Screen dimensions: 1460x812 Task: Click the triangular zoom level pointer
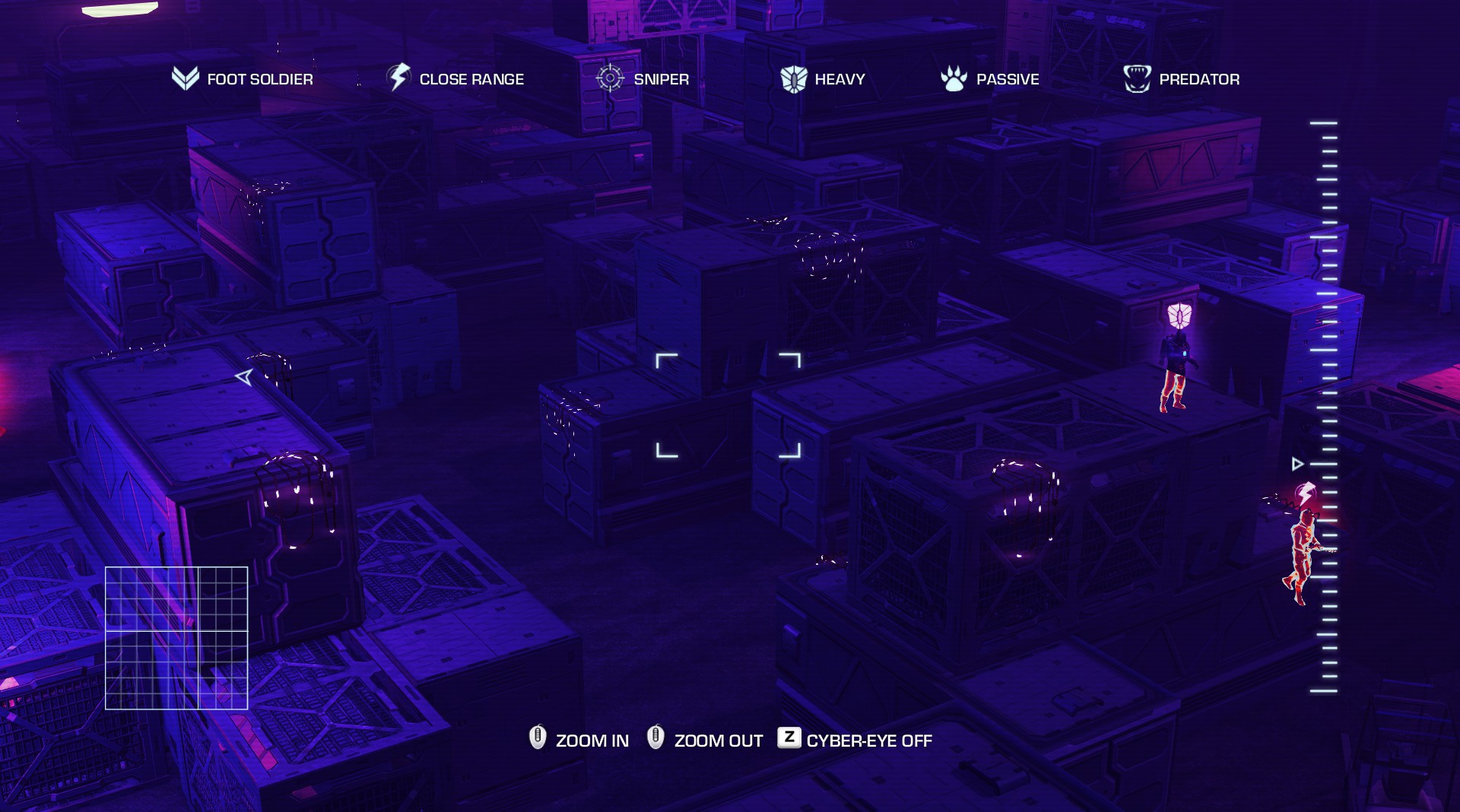point(1298,464)
